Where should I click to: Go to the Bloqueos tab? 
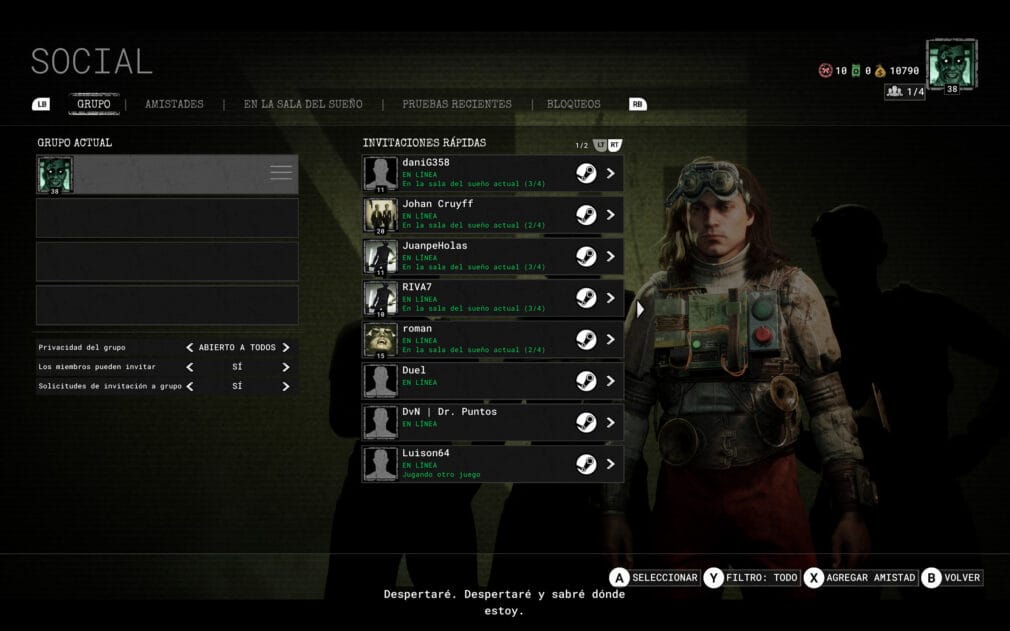tap(573, 104)
